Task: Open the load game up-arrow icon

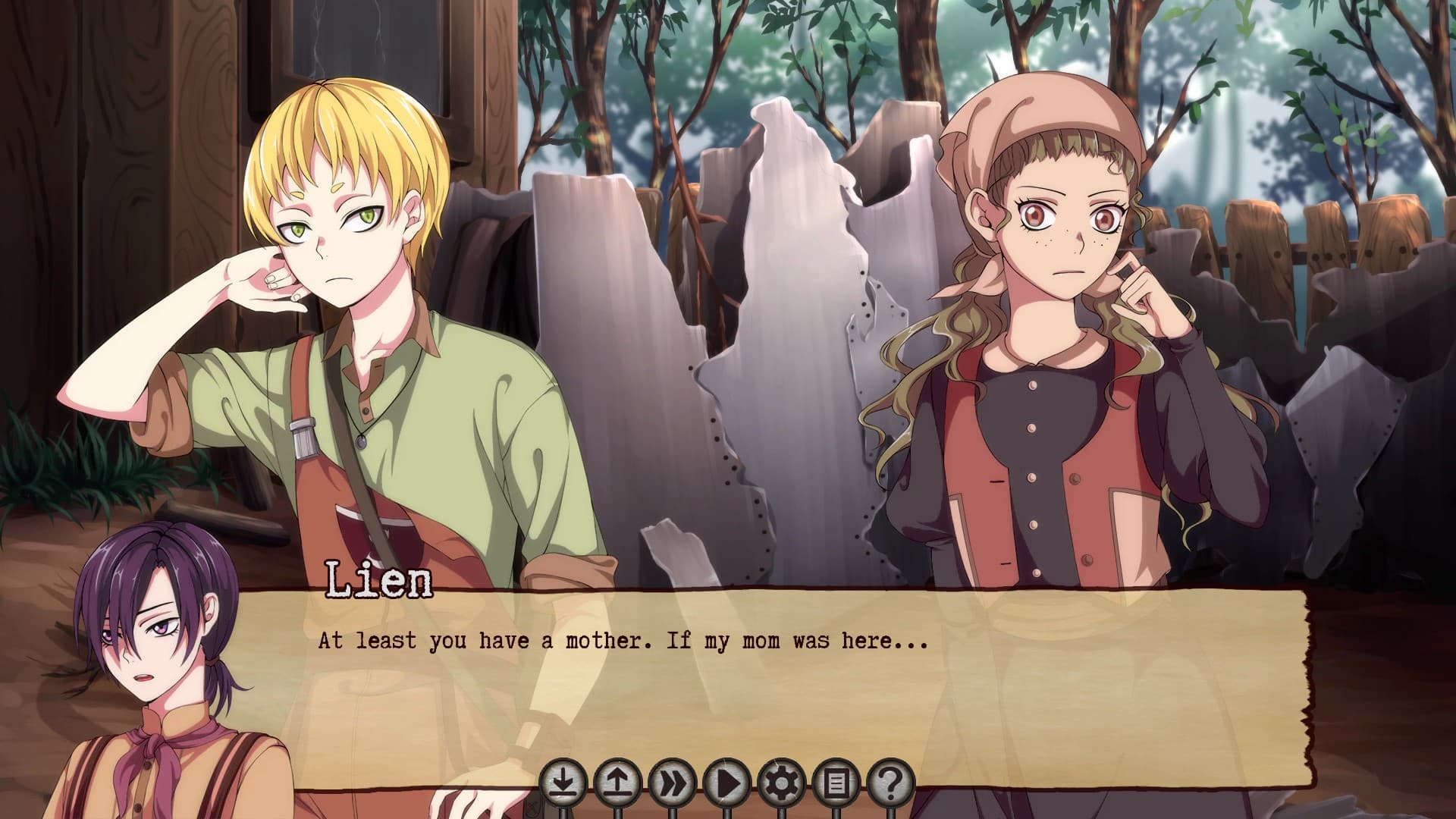Action: pos(617,783)
